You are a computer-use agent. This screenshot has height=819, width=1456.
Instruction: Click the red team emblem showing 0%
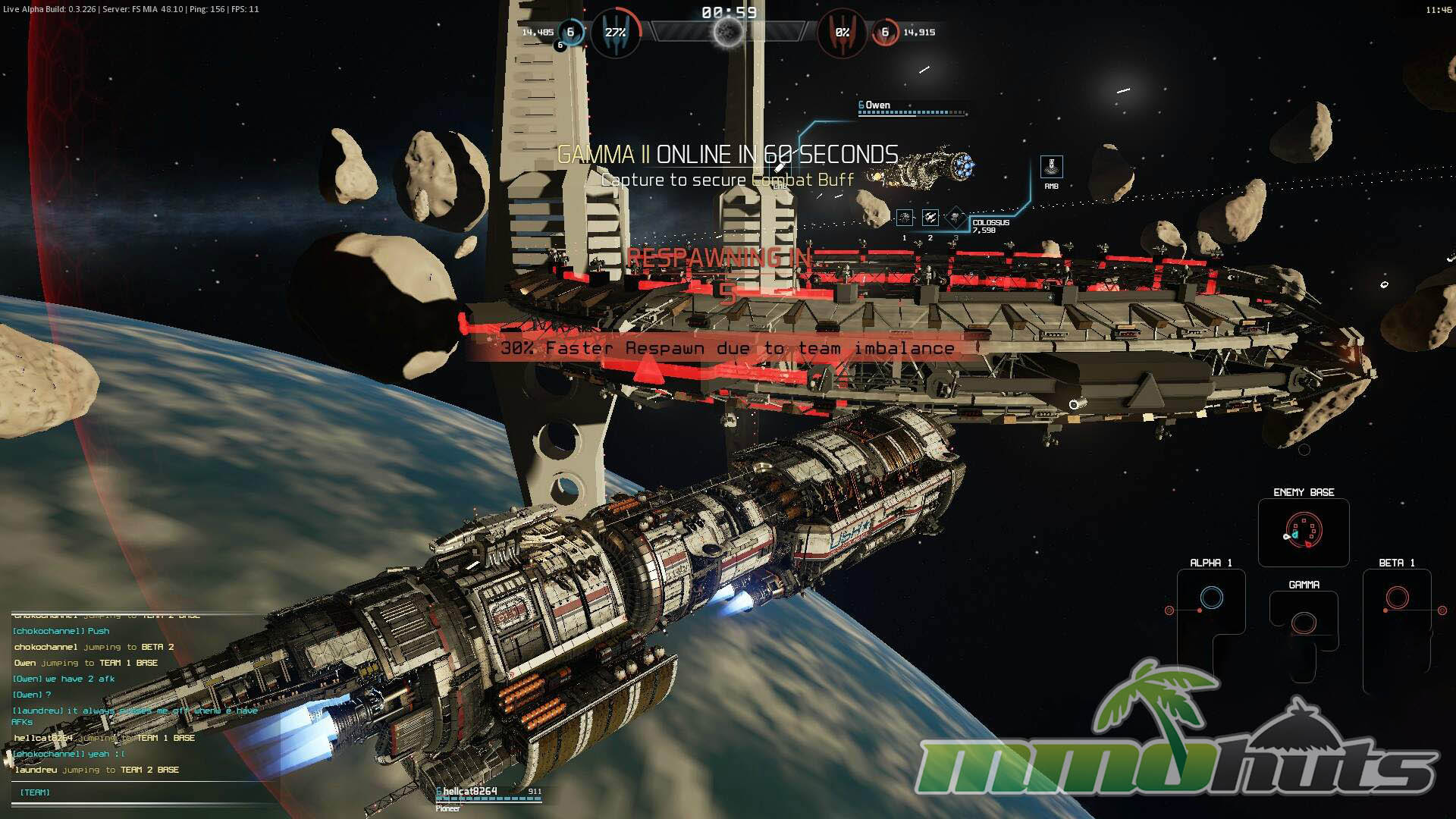[x=842, y=33]
